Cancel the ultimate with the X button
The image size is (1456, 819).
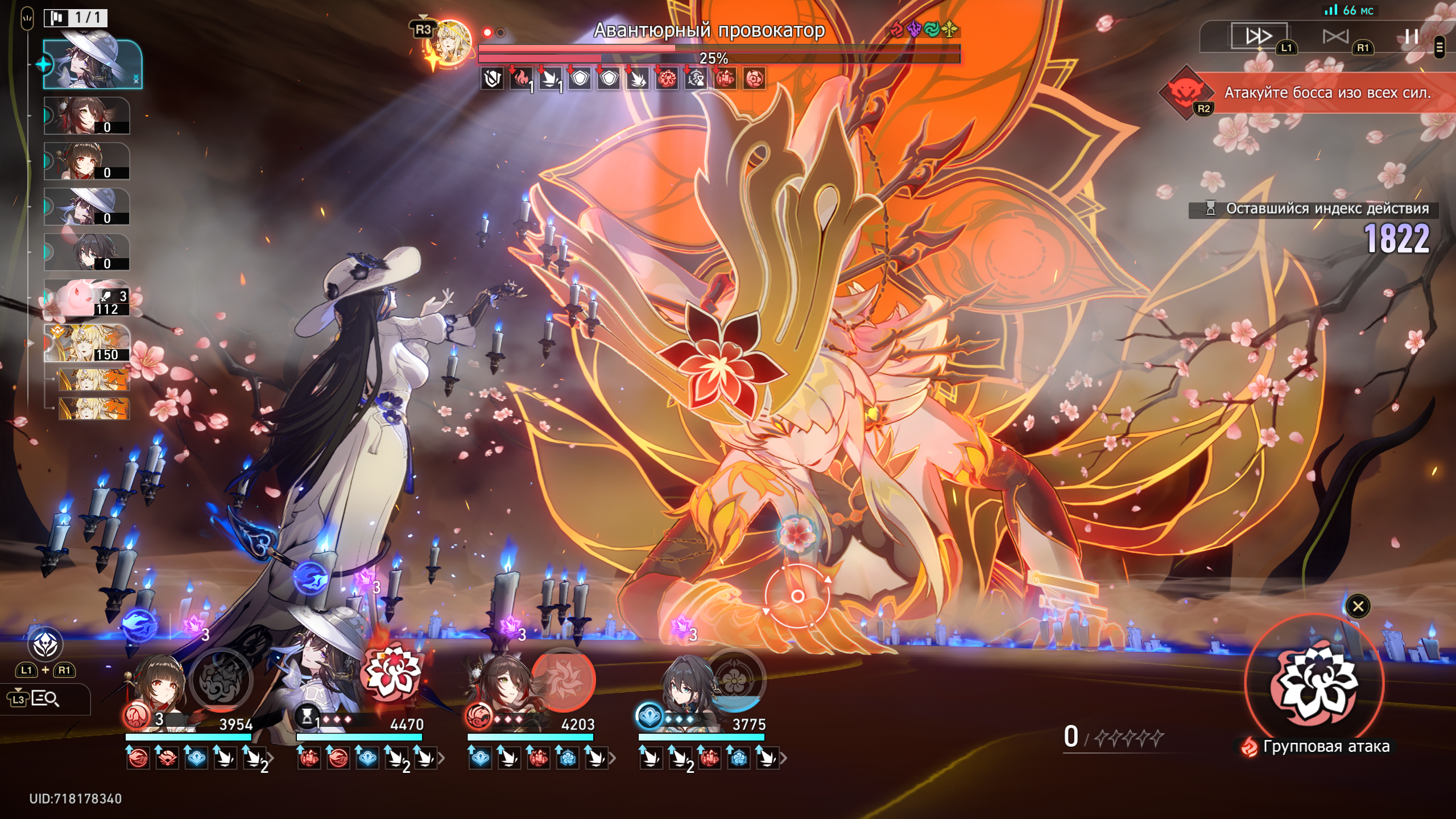click(1358, 606)
